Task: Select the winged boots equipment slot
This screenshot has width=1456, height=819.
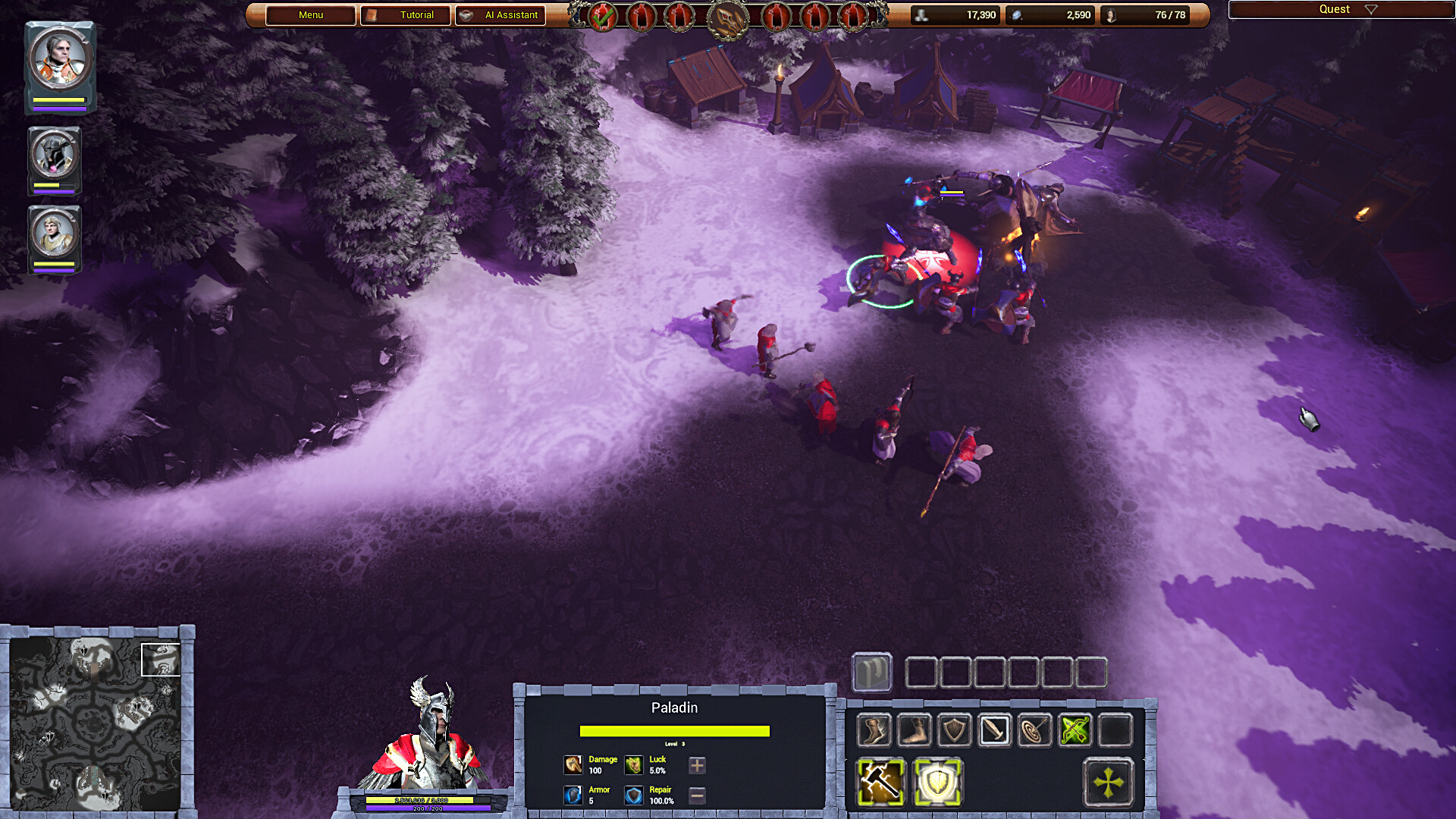Action: pos(874,732)
